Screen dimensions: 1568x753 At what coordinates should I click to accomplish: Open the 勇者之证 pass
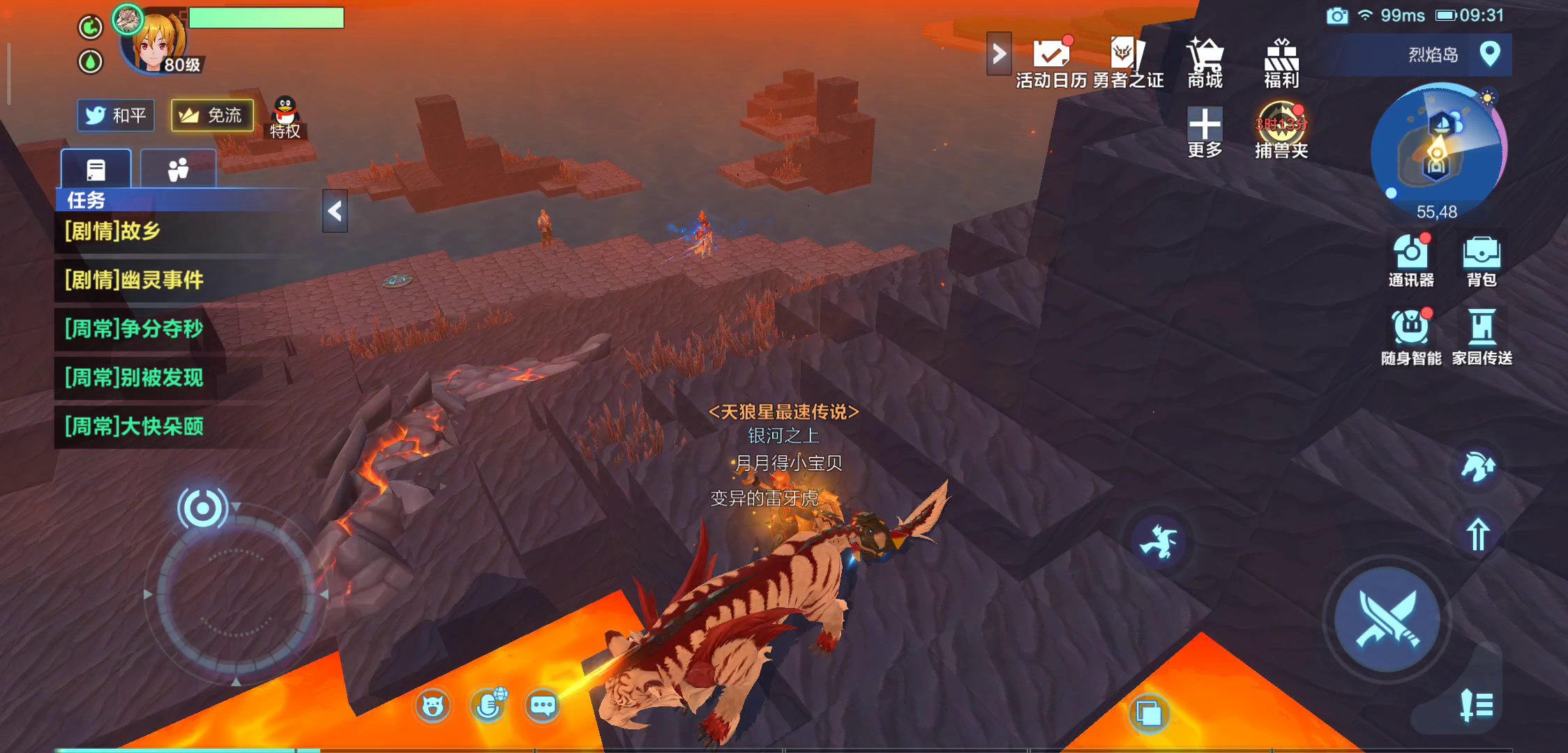pyautogui.click(x=1127, y=63)
